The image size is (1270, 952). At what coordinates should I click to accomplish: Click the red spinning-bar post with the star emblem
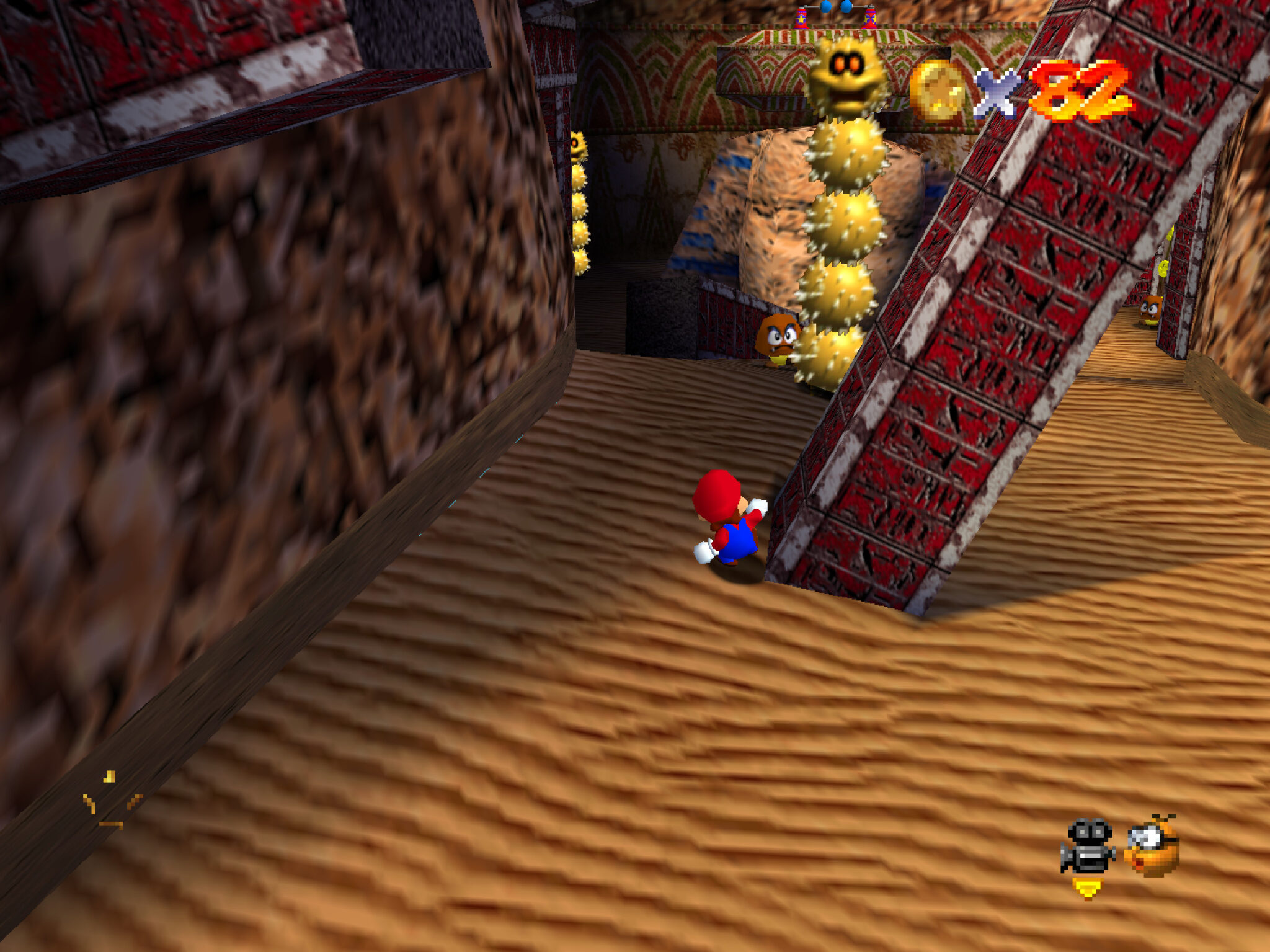coord(801,20)
